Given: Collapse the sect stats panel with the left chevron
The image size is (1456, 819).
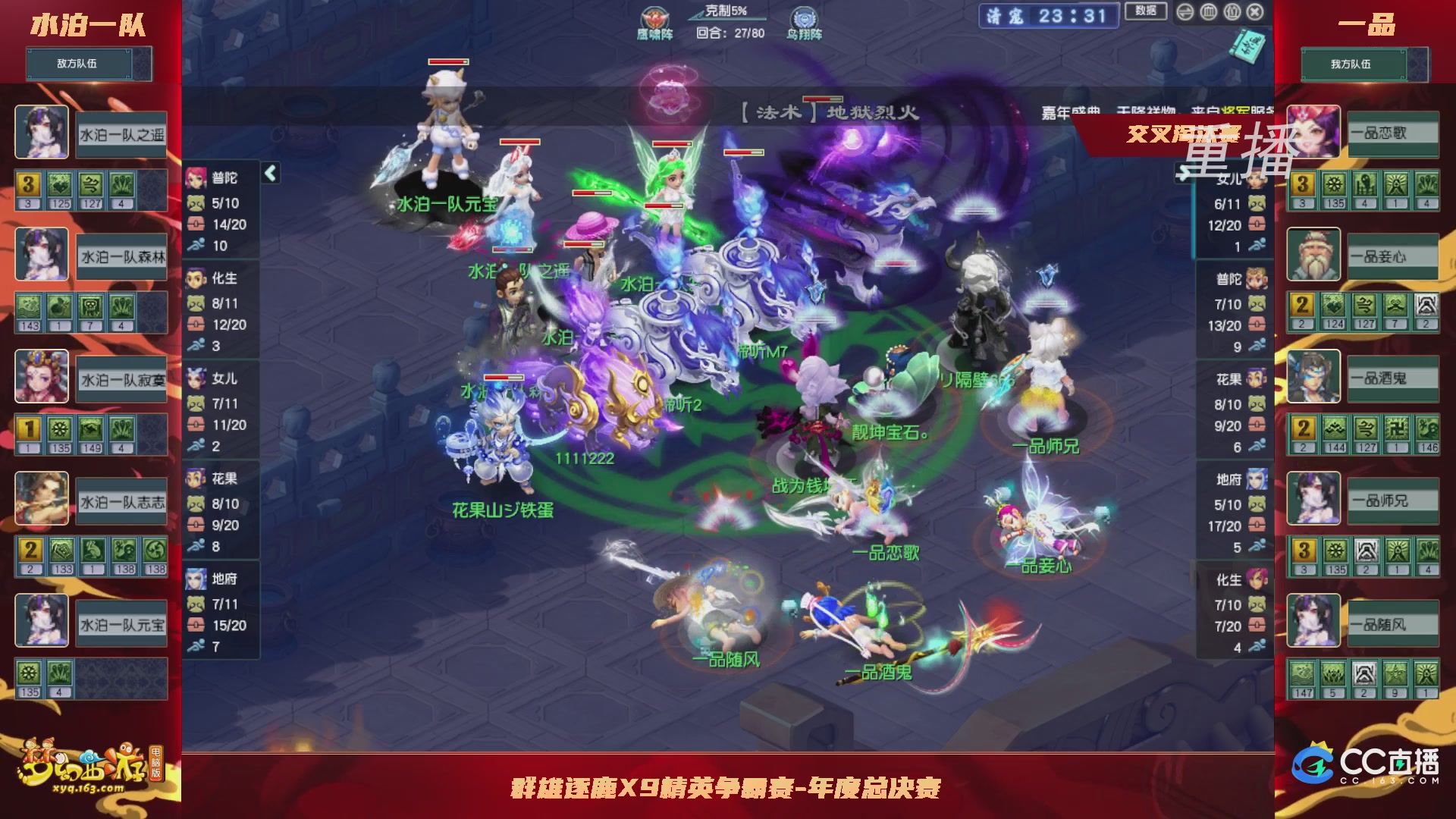Looking at the screenshot, I should (x=269, y=173).
